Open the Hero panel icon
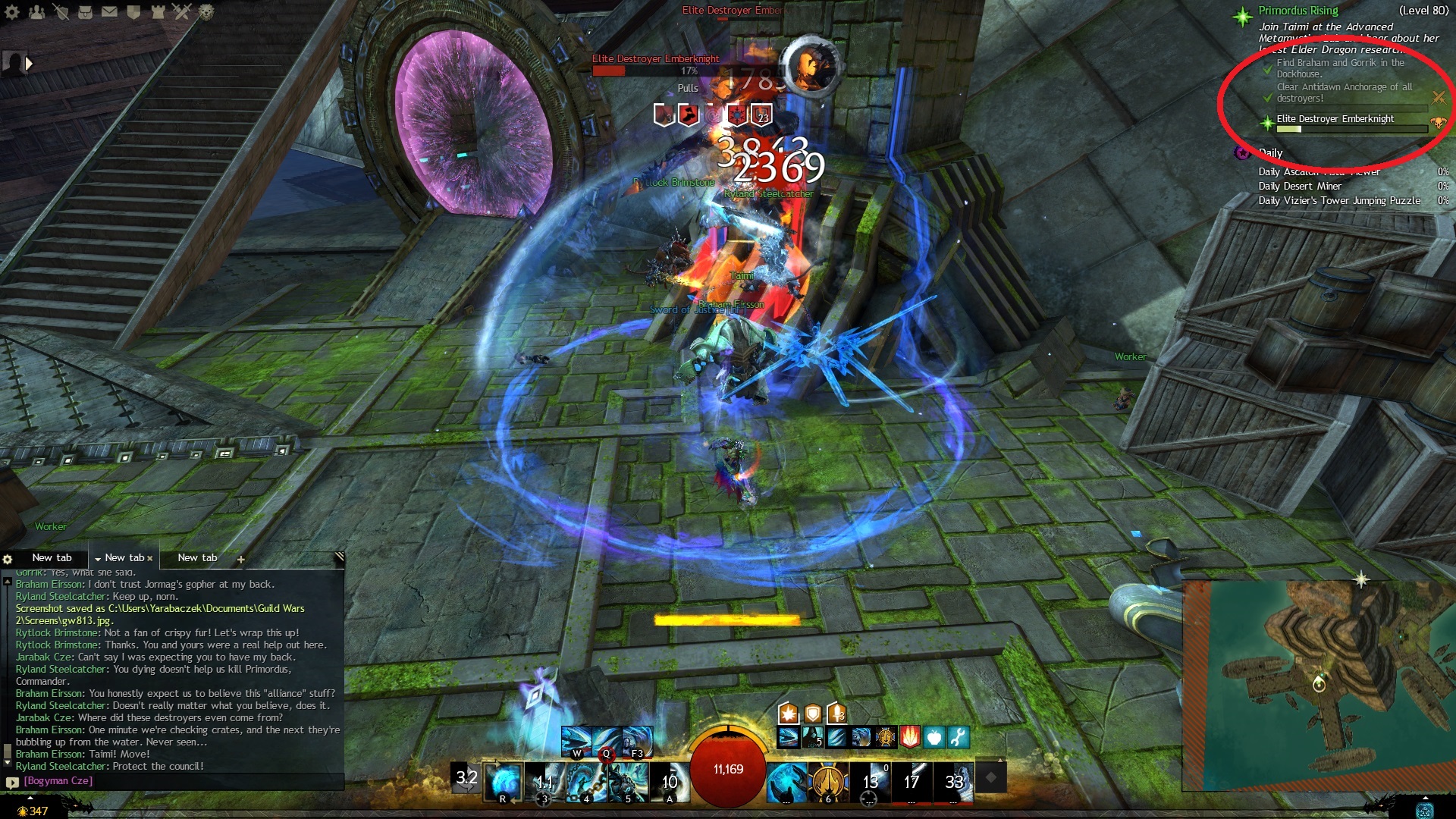The height and width of the screenshot is (819, 1456). click(61, 11)
